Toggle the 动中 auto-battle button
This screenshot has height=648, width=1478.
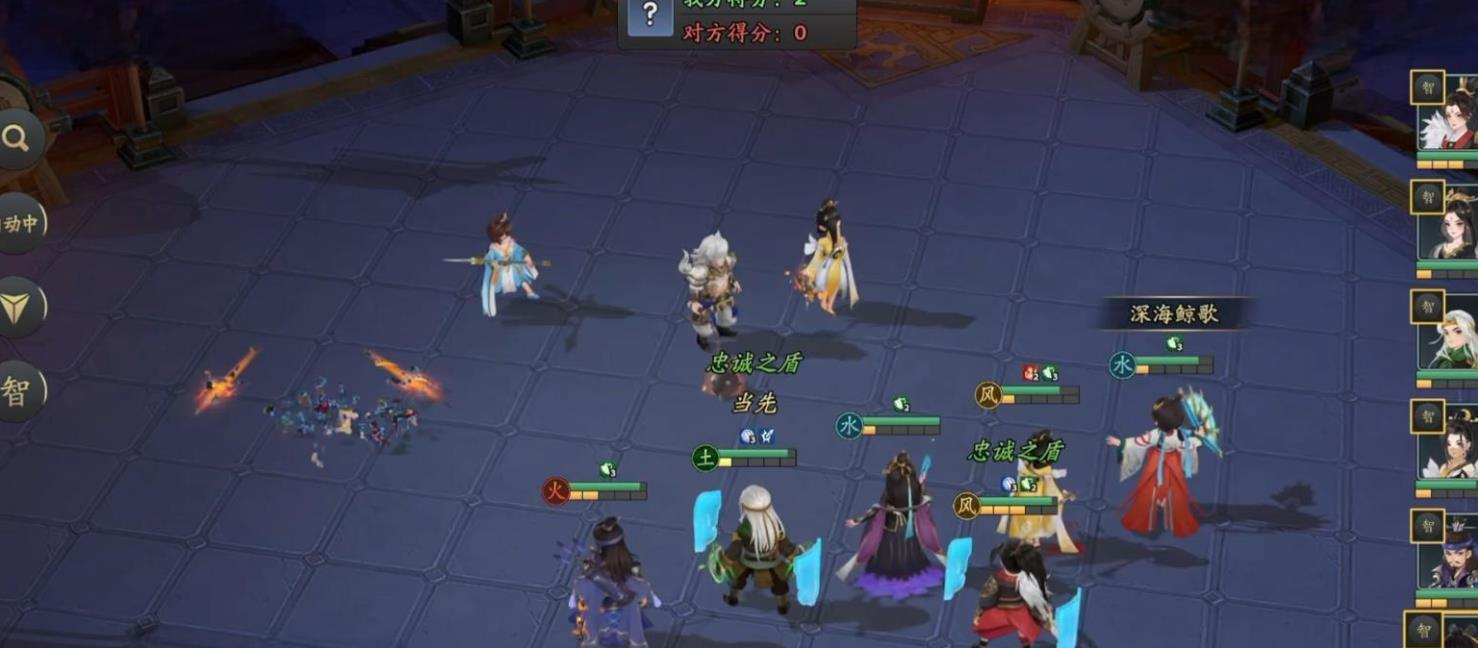pos(19,223)
